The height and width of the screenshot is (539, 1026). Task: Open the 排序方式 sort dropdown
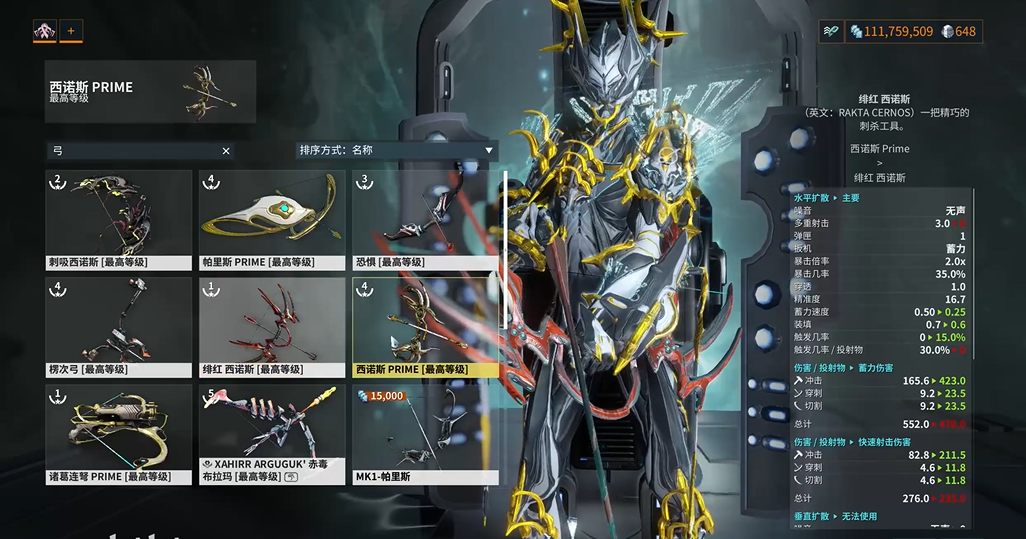point(397,150)
